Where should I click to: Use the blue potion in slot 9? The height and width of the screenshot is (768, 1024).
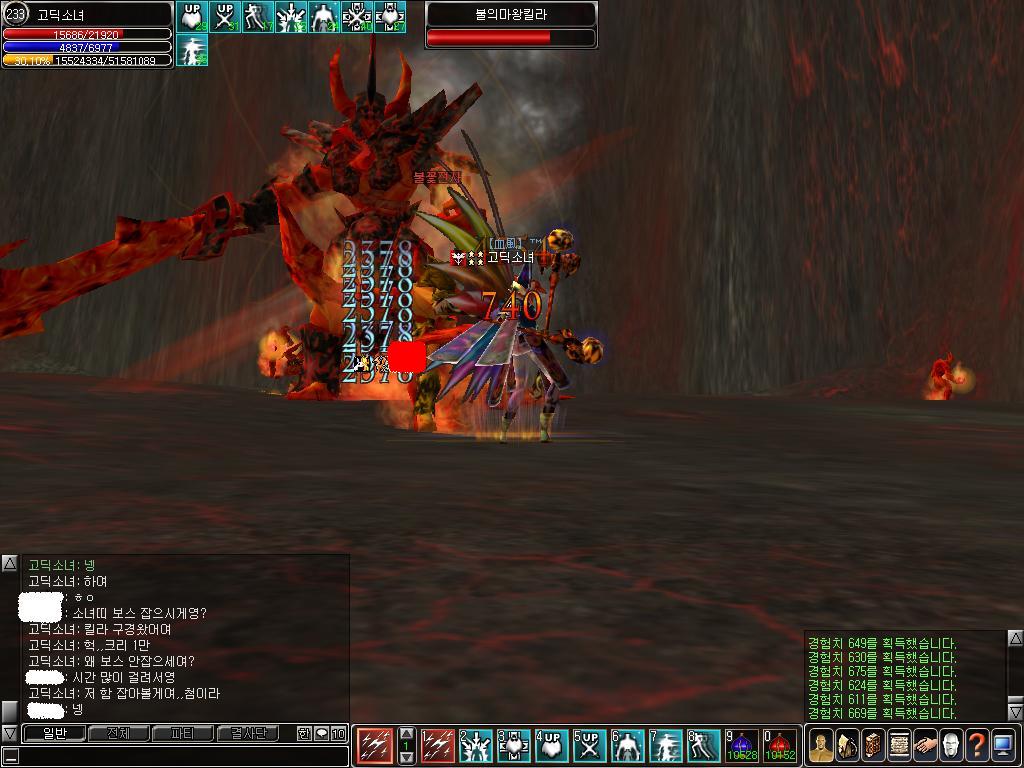tap(742, 746)
